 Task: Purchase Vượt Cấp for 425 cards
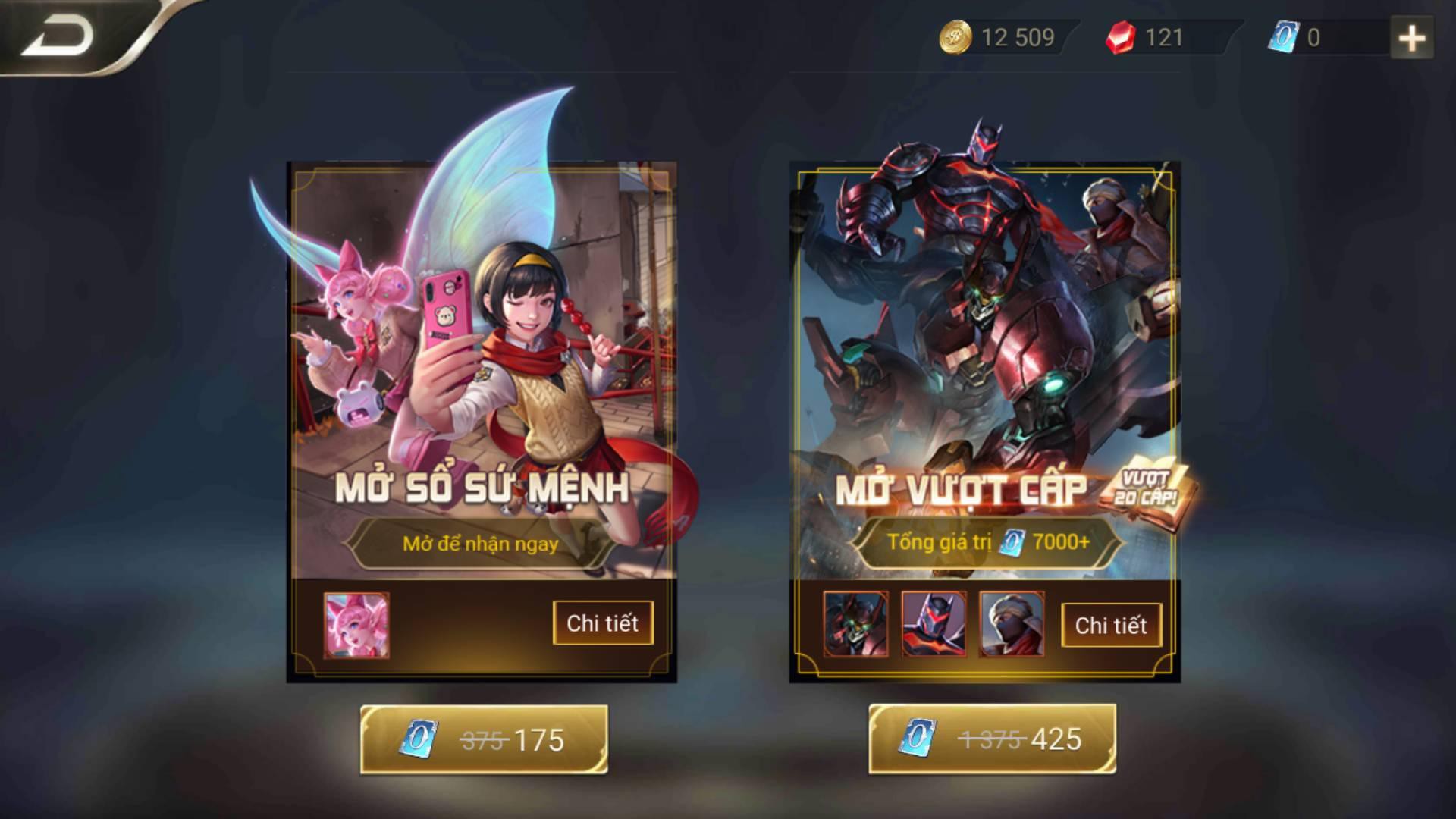[x=994, y=736]
